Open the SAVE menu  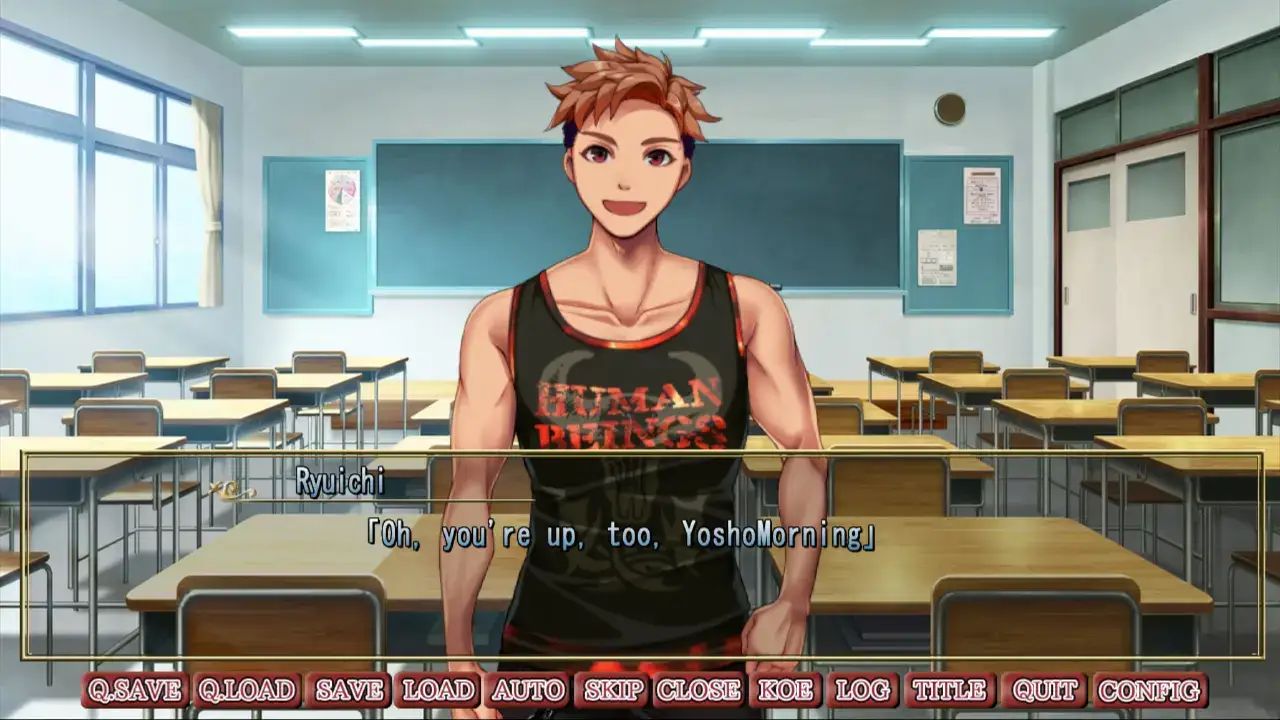coord(349,690)
